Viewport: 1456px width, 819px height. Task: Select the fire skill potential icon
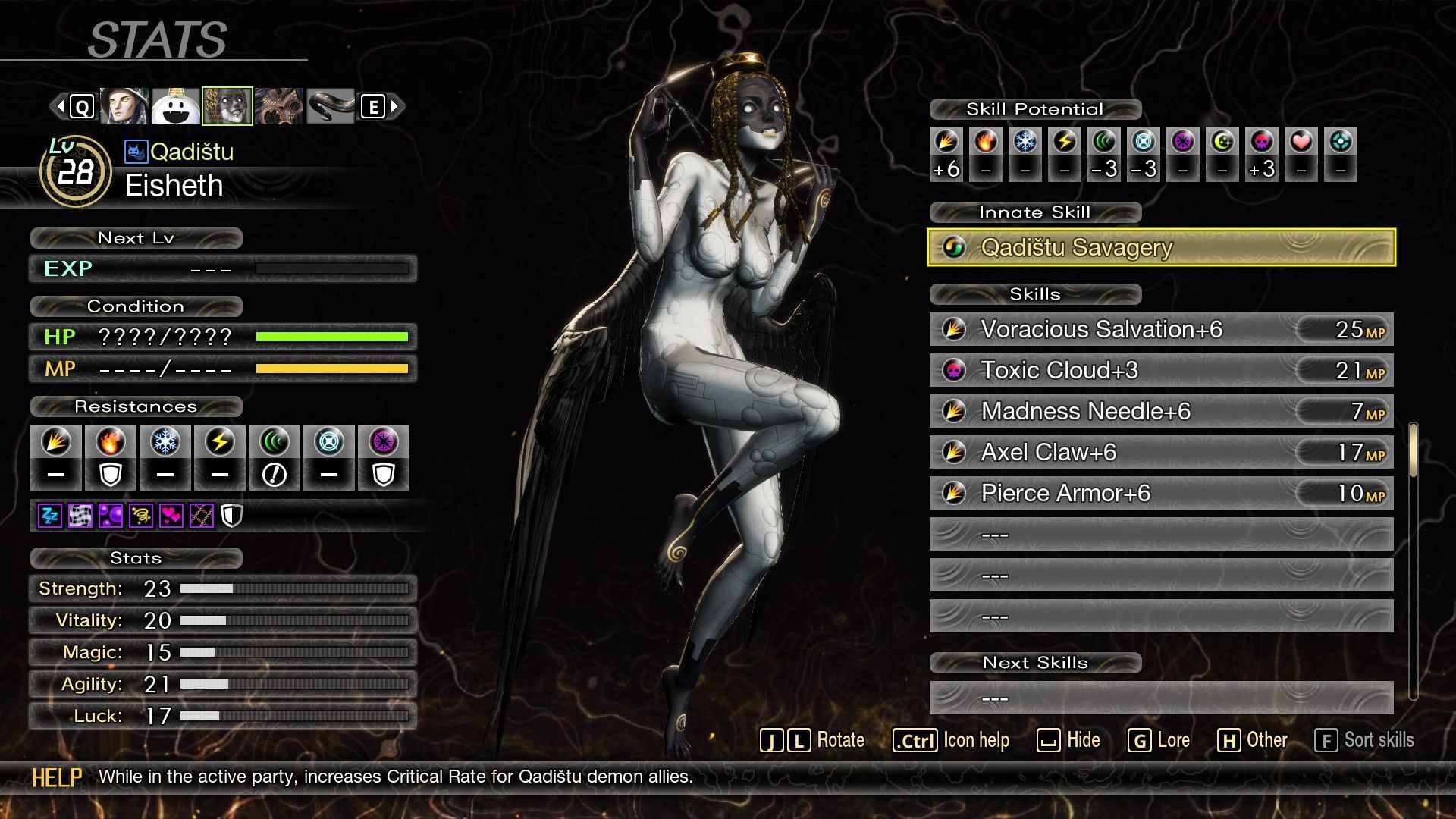coord(986,142)
